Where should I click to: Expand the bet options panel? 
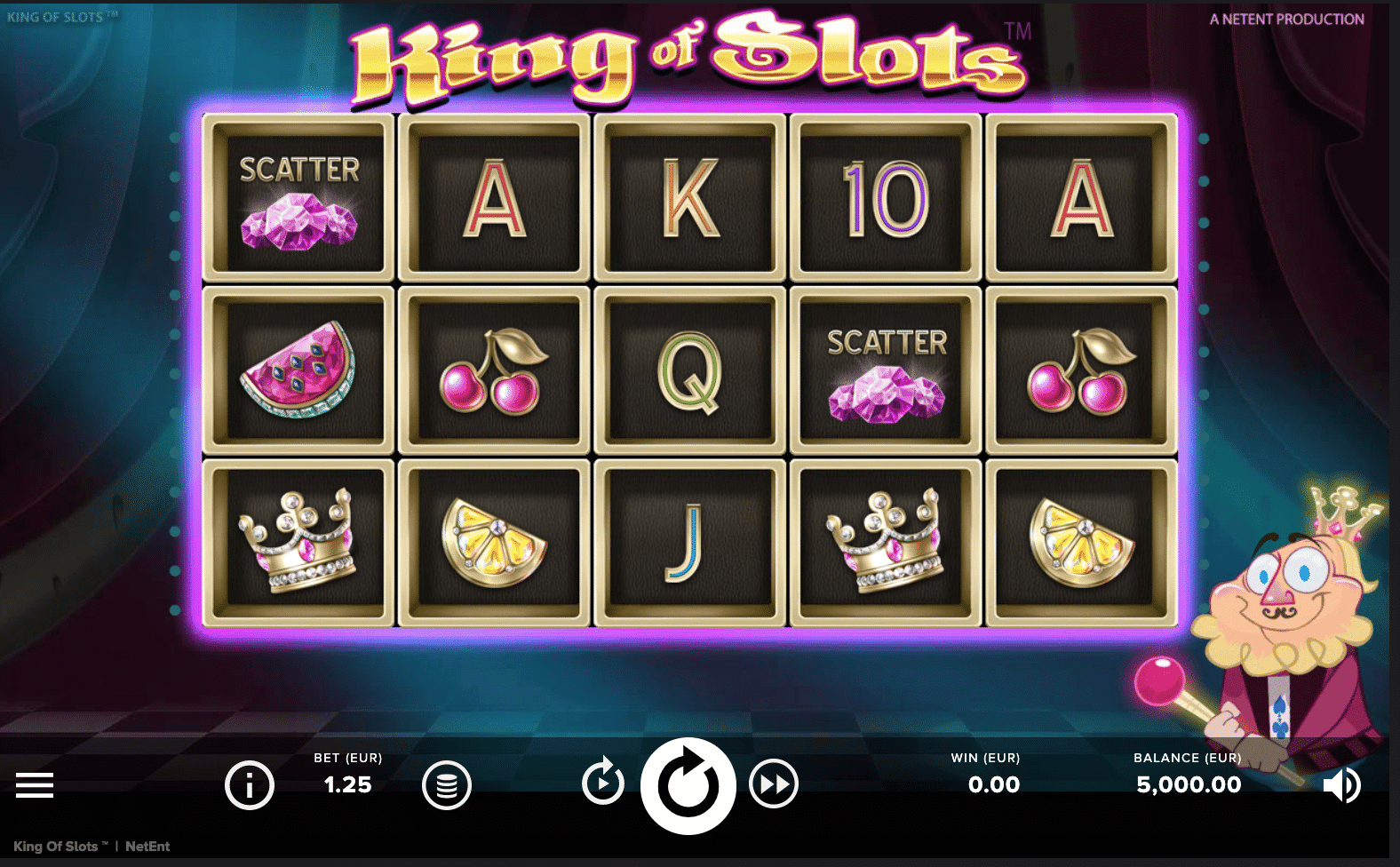click(347, 773)
